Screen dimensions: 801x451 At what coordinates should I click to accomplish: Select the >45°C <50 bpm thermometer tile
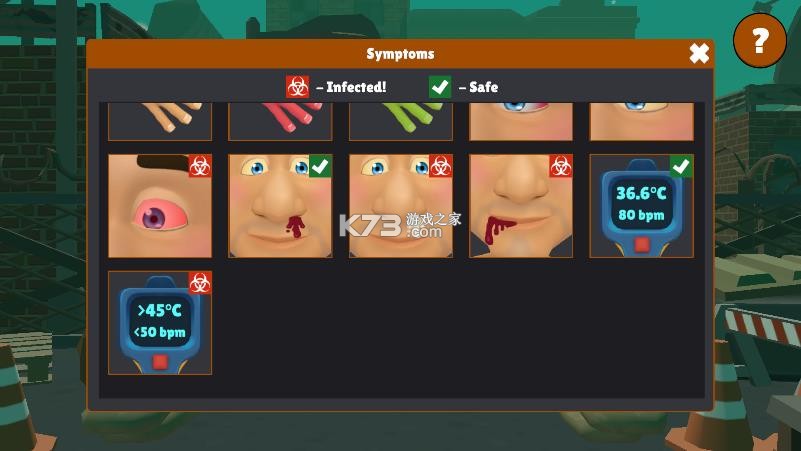pos(160,323)
